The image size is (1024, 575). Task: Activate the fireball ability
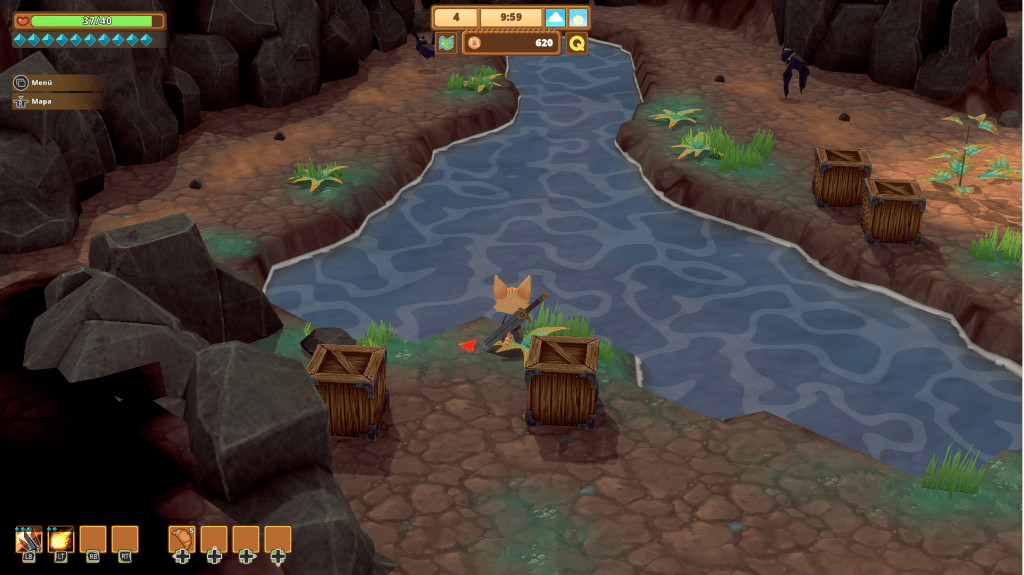tap(60, 539)
